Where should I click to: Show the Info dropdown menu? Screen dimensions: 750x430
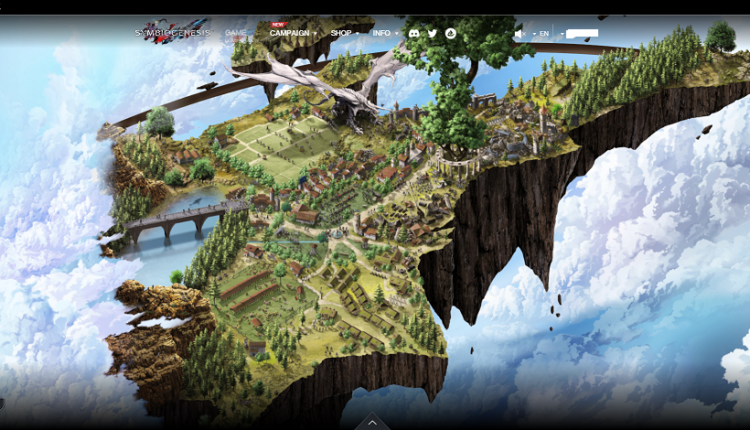(385, 33)
